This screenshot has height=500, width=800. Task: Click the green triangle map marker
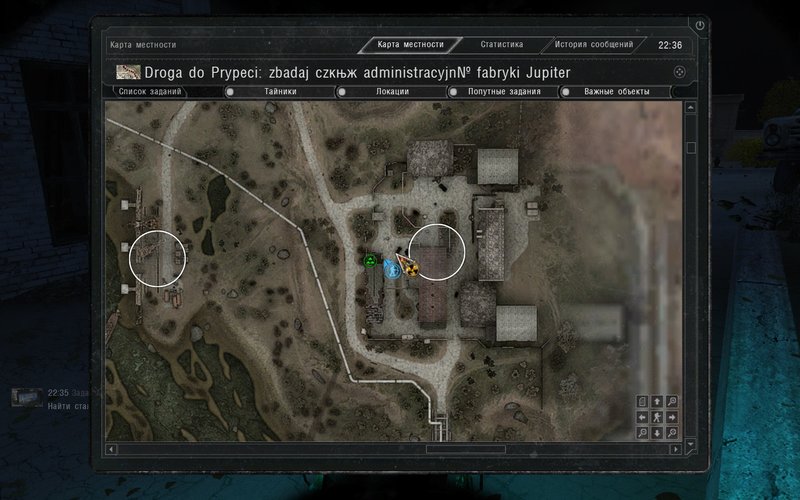click(370, 262)
